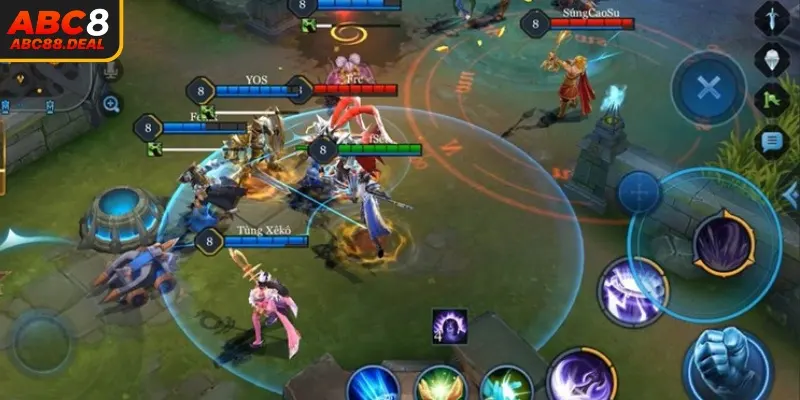Tap the round blue plus button
This screenshot has height=400, width=800.
tap(639, 192)
